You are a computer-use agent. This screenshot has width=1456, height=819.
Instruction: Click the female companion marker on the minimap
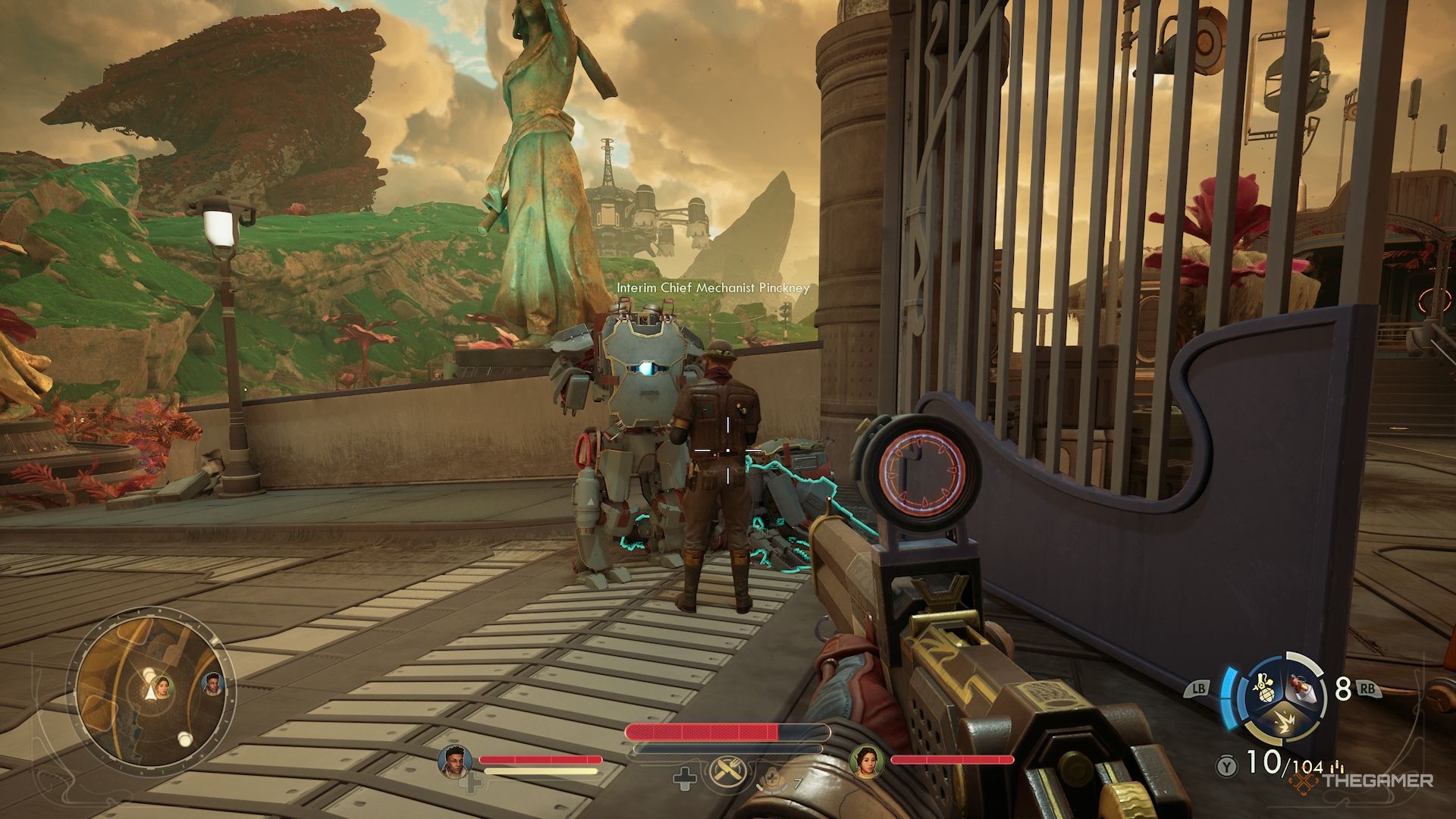click(x=165, y=687)
